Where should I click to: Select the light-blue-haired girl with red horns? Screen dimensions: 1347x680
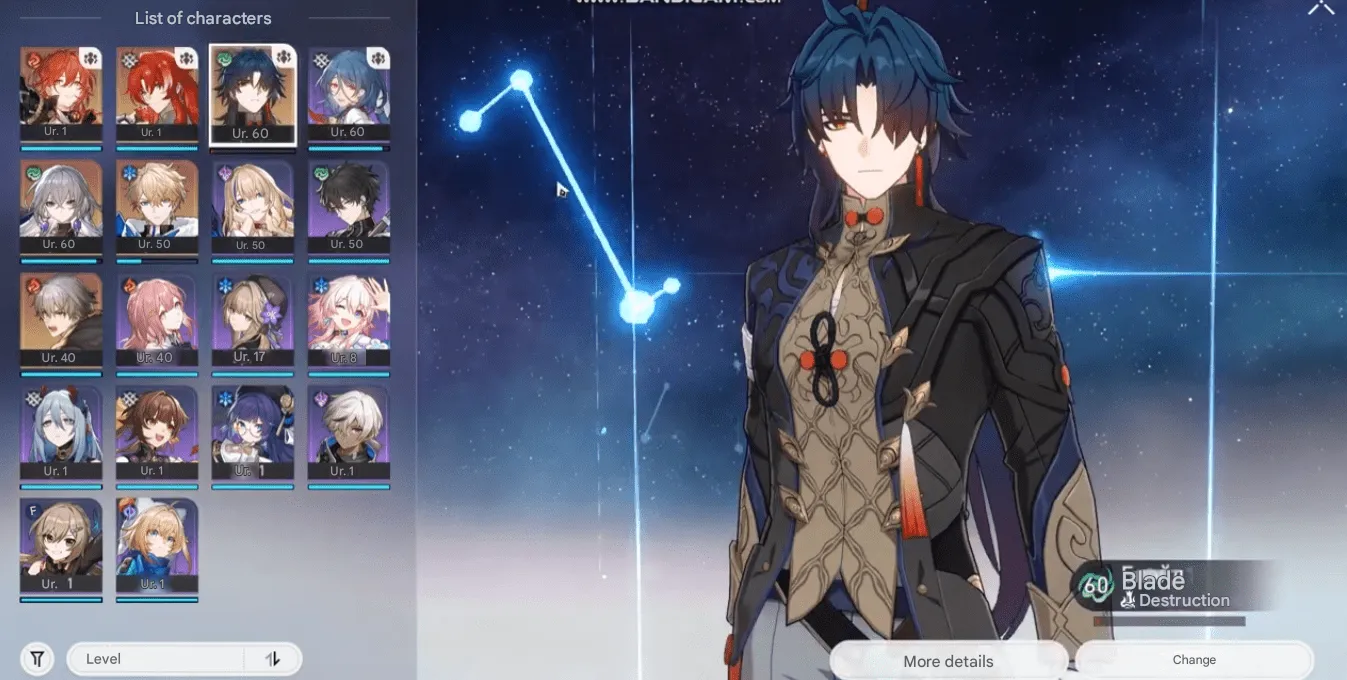pyautogui.click(x=61, y=433)
